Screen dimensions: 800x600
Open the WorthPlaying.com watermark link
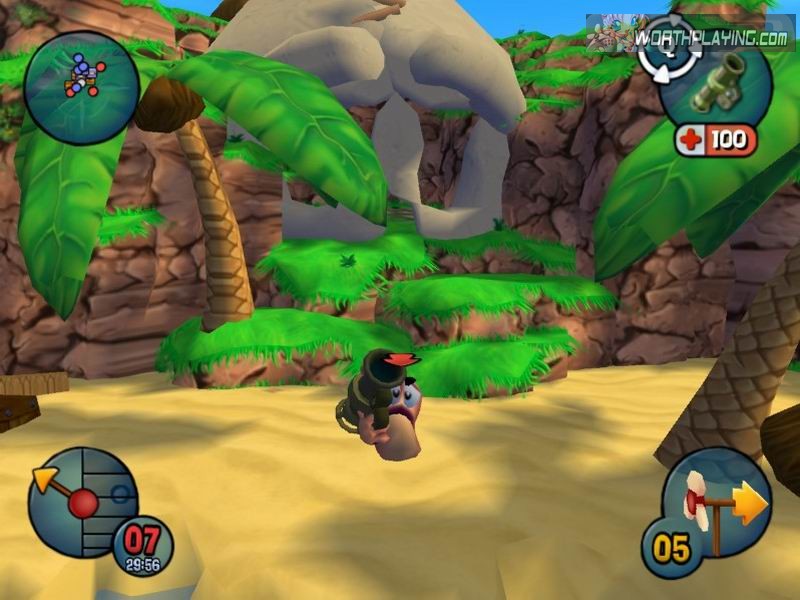pyautogui.click(x=710, y=38)
